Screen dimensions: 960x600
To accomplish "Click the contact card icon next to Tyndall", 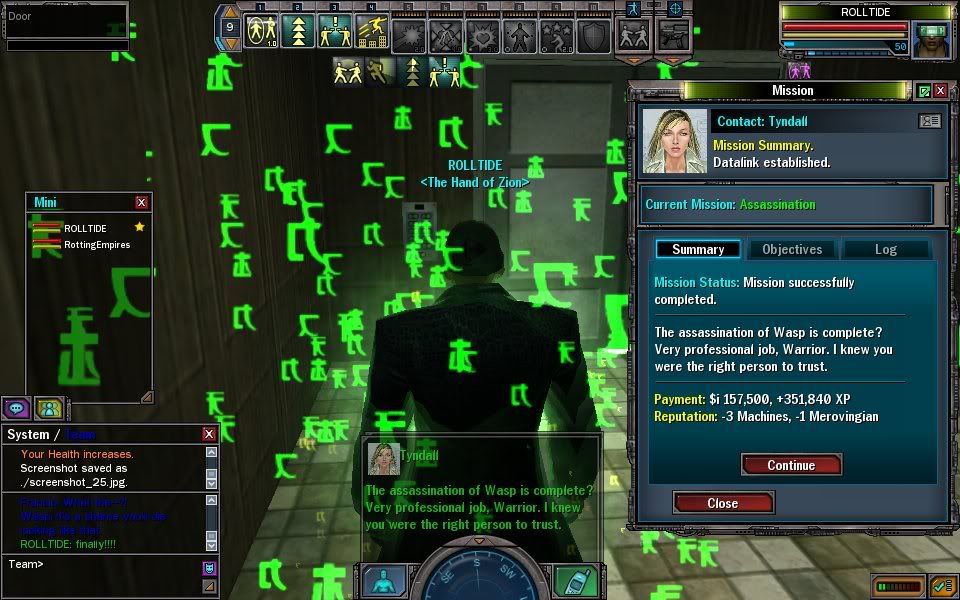I will pyautogui.click(x=929, y=121).
